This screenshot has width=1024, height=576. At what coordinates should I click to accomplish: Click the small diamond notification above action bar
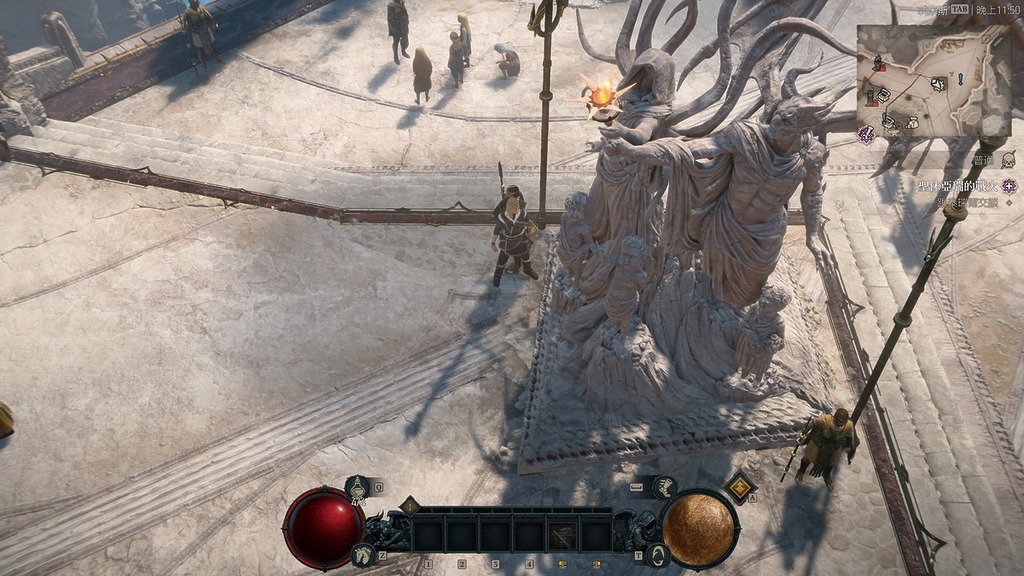click(x=409, y=505)
